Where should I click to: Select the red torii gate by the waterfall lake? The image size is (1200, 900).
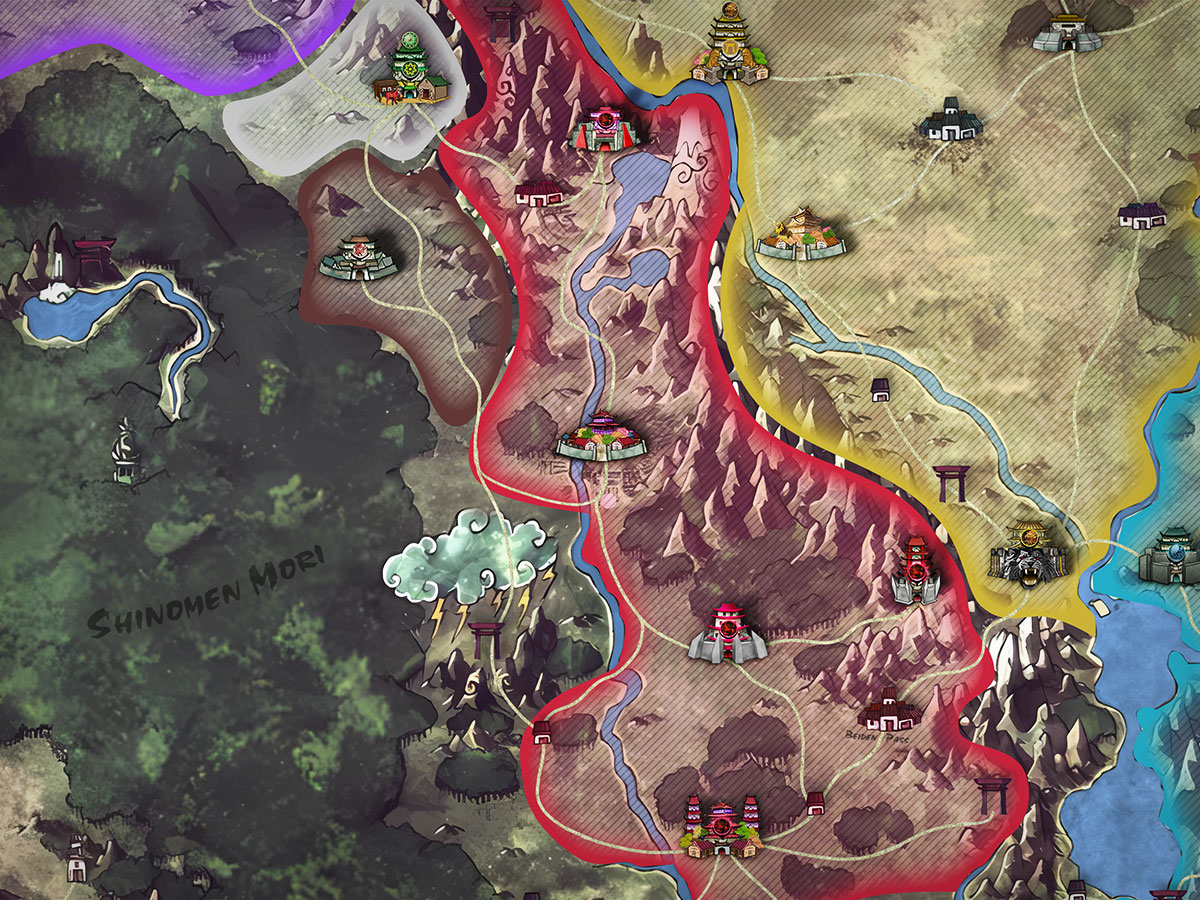tap(94, 258)
